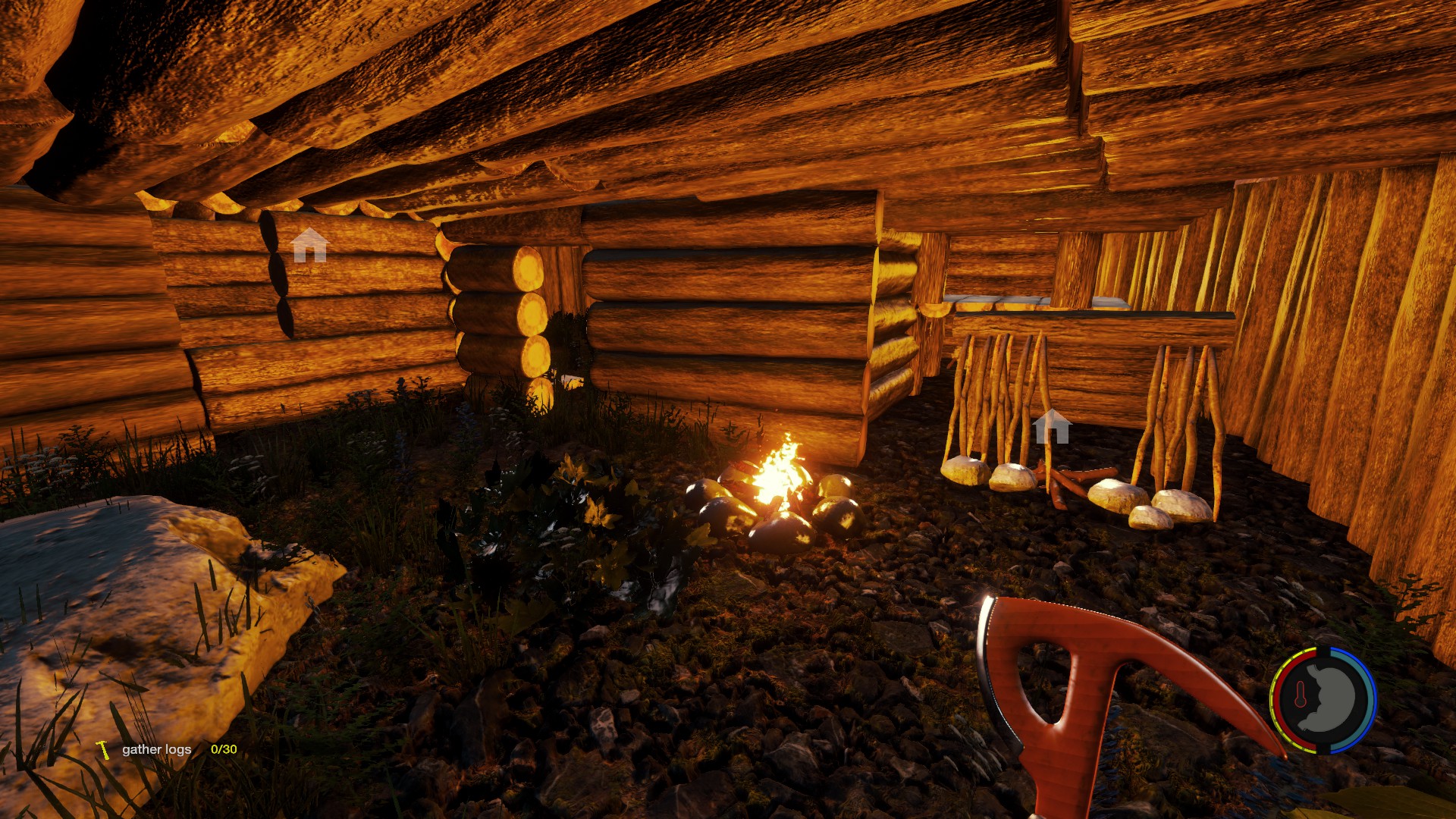Select the gather logs objective tracker
The width and height of the screenshot is (1456, 819).
tap(157, 749)
